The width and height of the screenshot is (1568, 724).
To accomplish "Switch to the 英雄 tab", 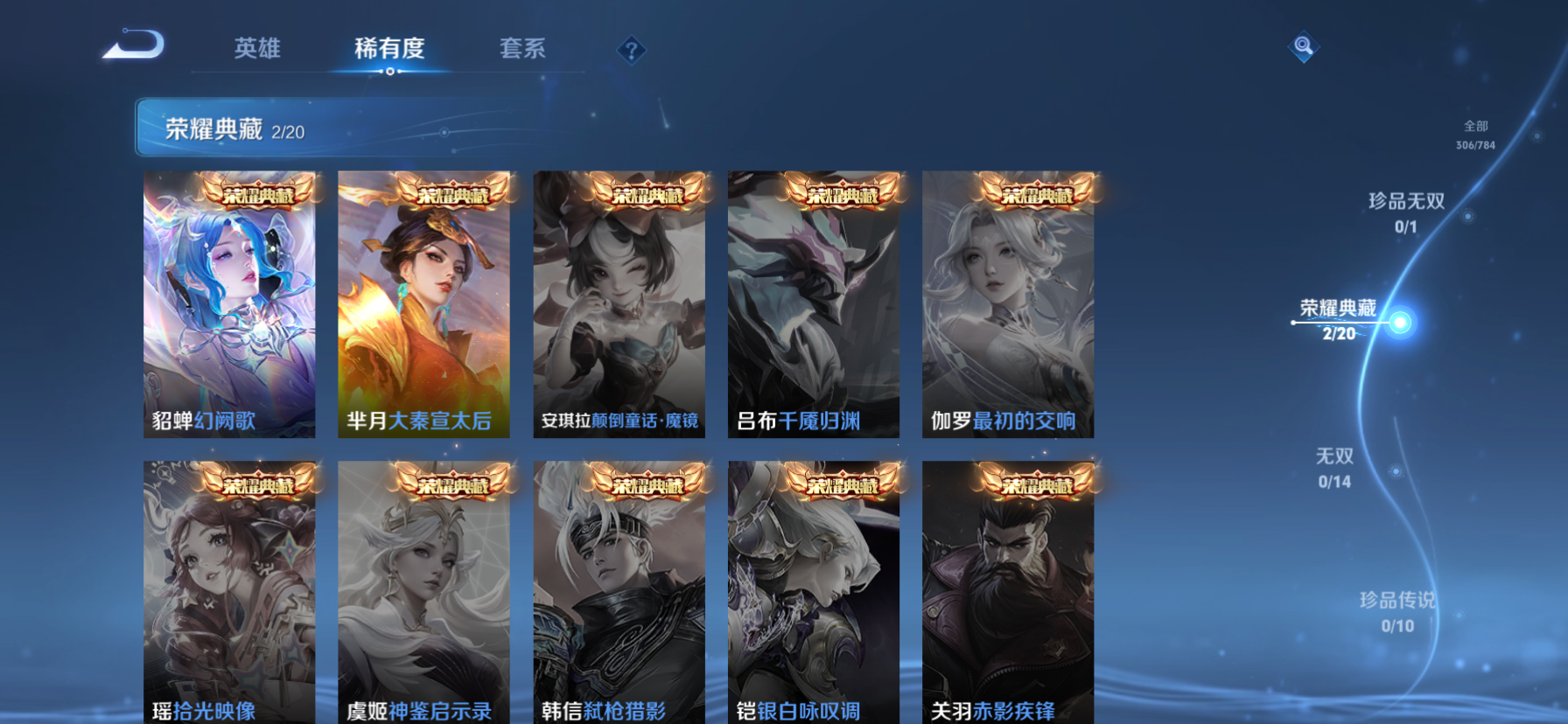I will tap(257, 48).
